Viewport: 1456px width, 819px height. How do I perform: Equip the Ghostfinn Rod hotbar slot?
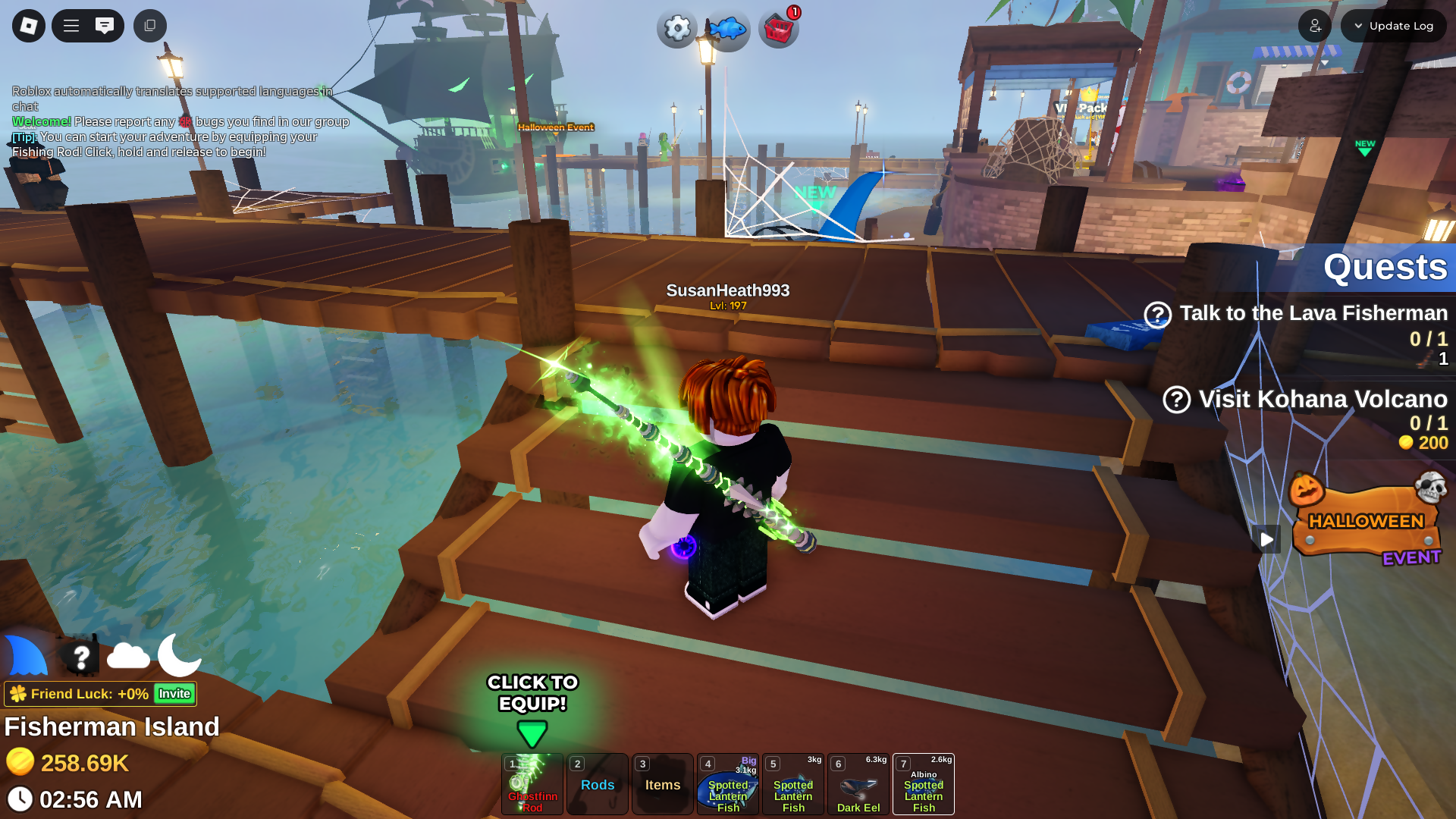[532, 784]
